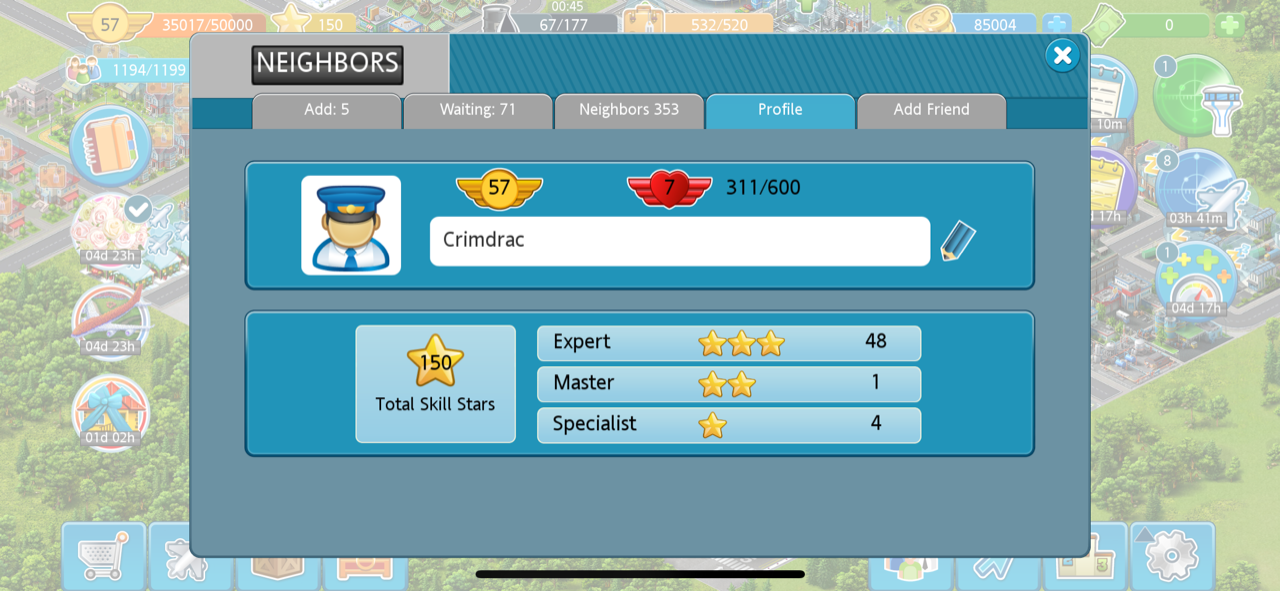
Task: Close the Neighbors window
Action: pos(1062,56)
